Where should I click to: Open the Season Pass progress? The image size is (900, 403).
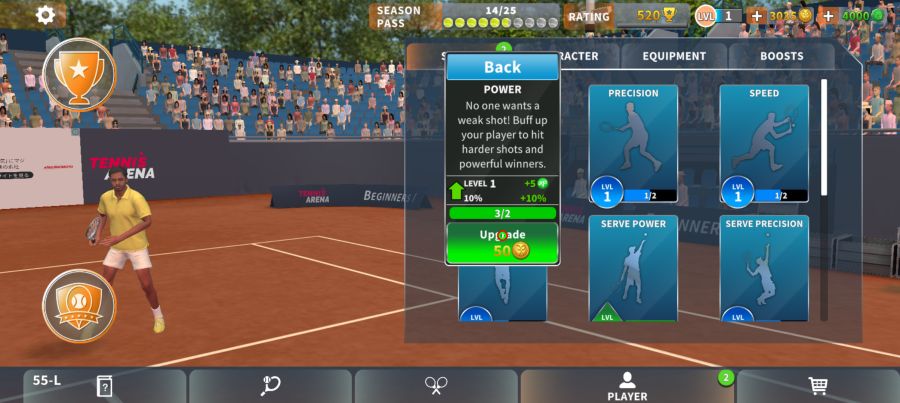[465, 16]
